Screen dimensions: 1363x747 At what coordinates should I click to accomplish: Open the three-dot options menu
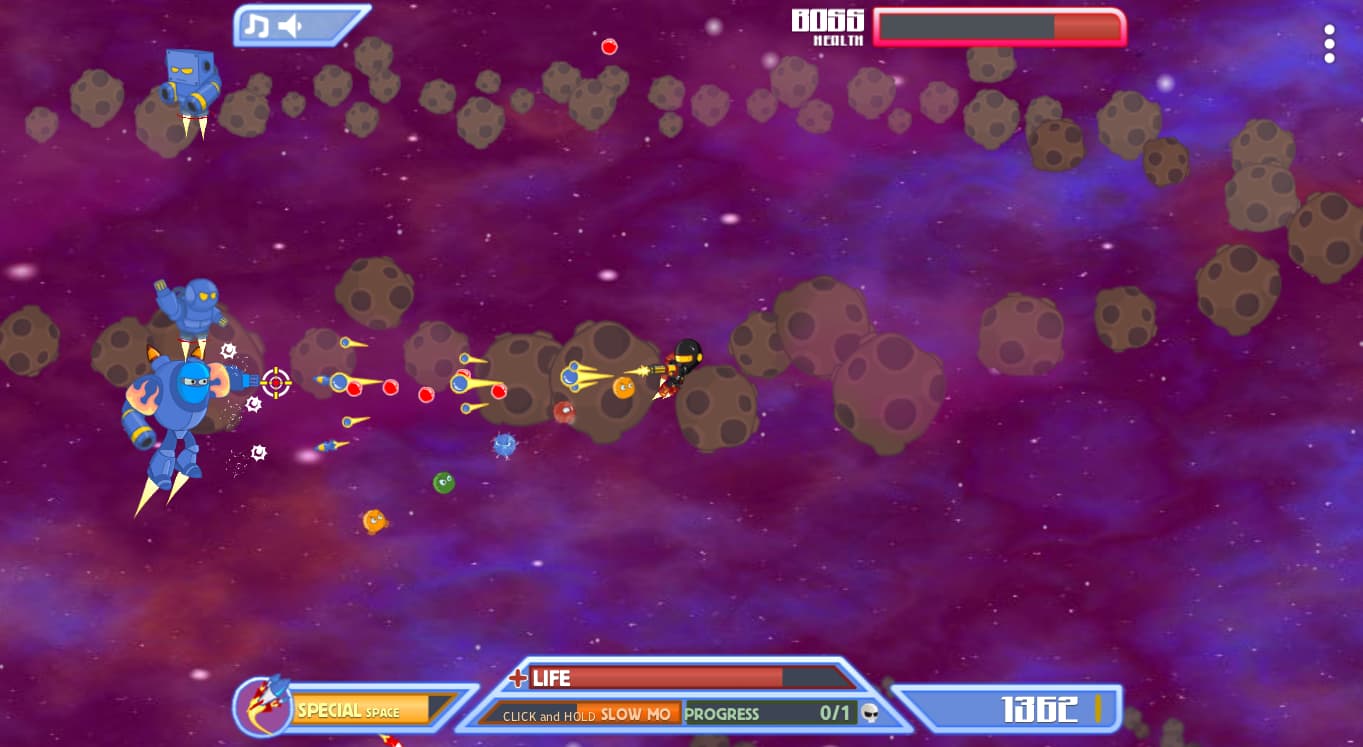tap(1329, 44)
